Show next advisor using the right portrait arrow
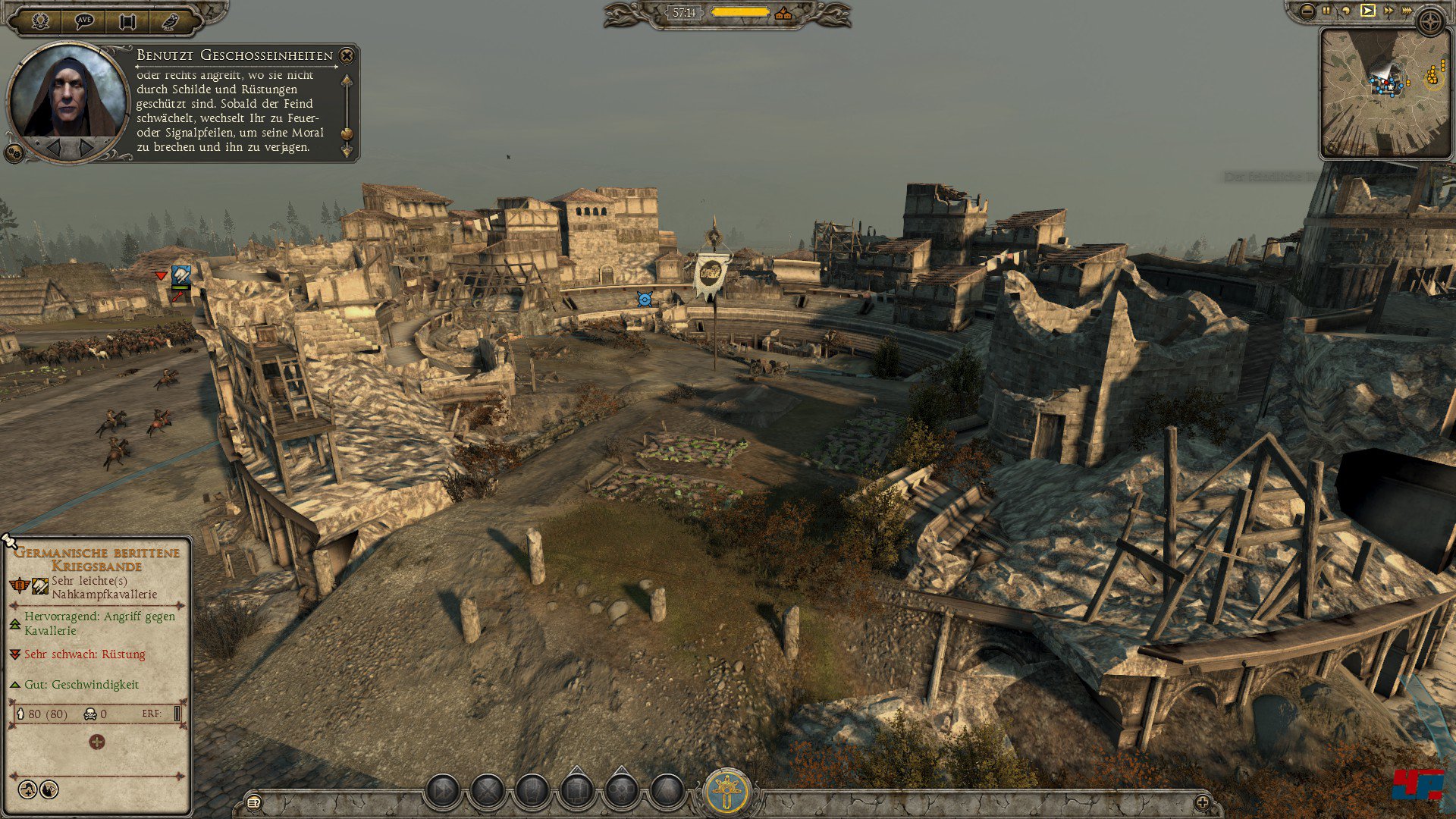Viewport: 1456px width, 819px height. (x=86, y=148)
